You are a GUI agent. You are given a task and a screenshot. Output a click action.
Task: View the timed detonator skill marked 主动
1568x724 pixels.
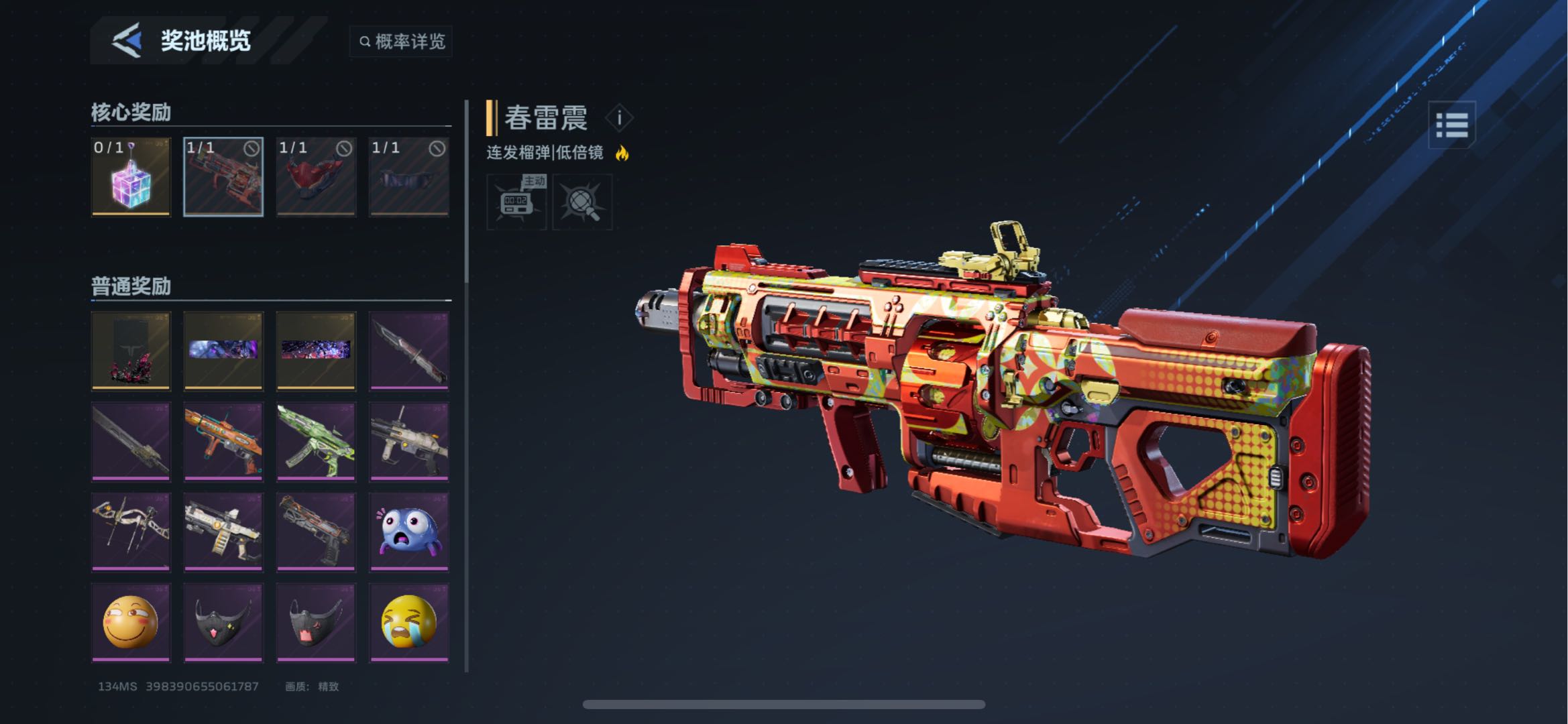pos(516,202)
